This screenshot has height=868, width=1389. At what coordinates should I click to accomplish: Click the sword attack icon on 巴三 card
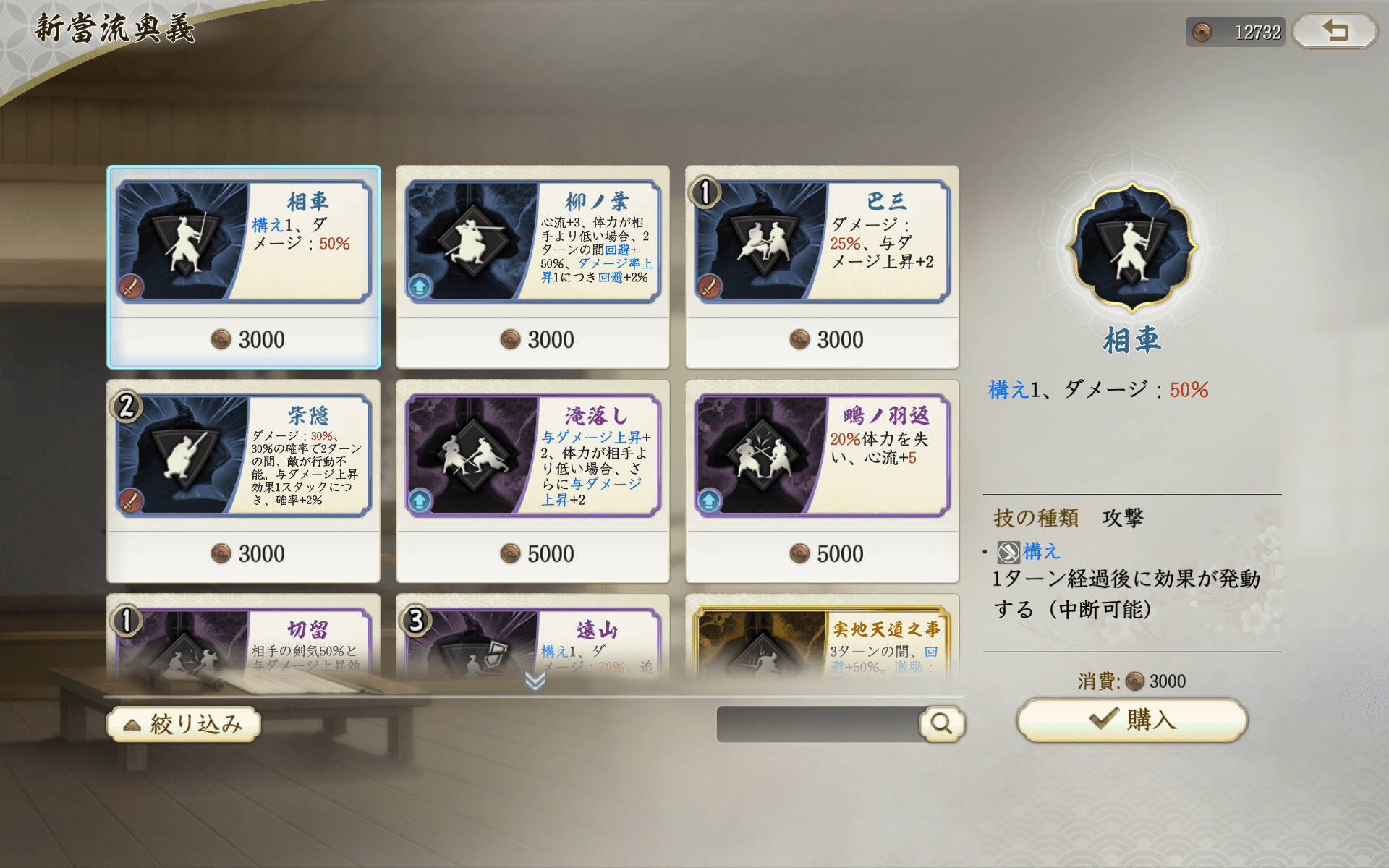point(710,286)
